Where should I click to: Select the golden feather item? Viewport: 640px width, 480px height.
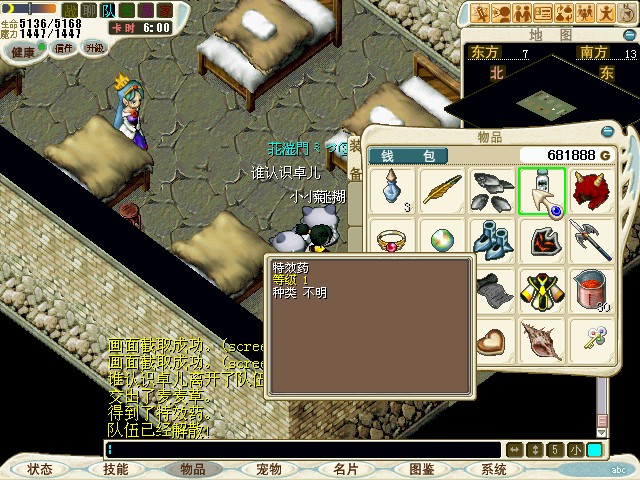pos(442,190)
